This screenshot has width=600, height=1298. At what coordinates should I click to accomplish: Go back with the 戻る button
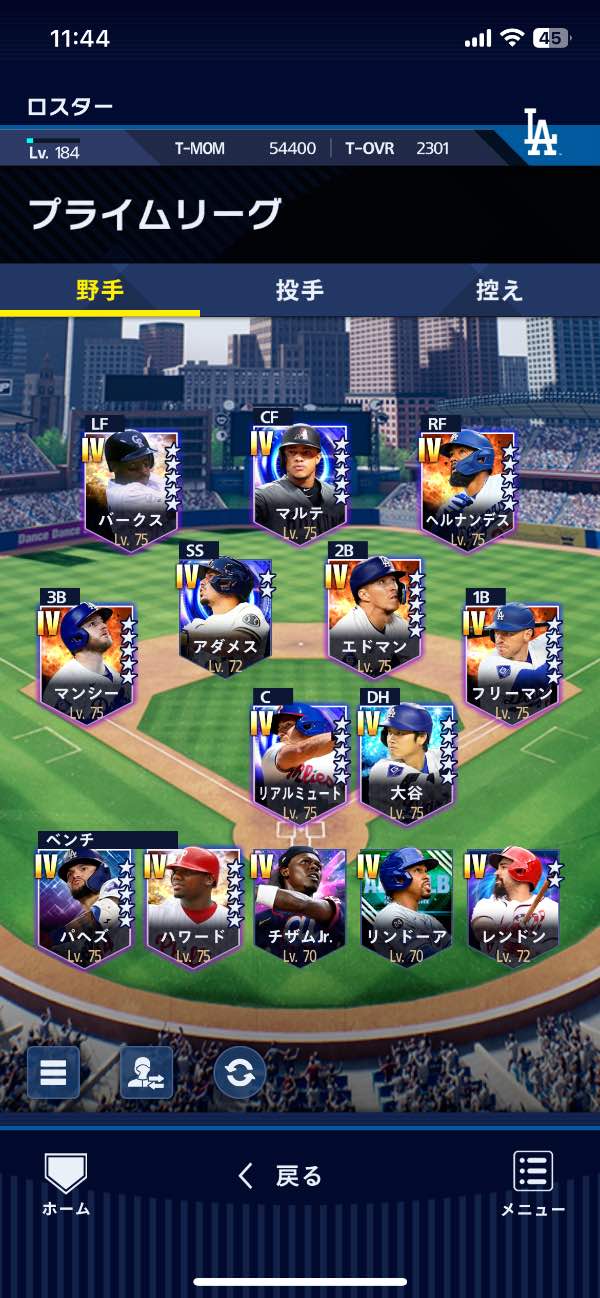tap(281, 1176)
